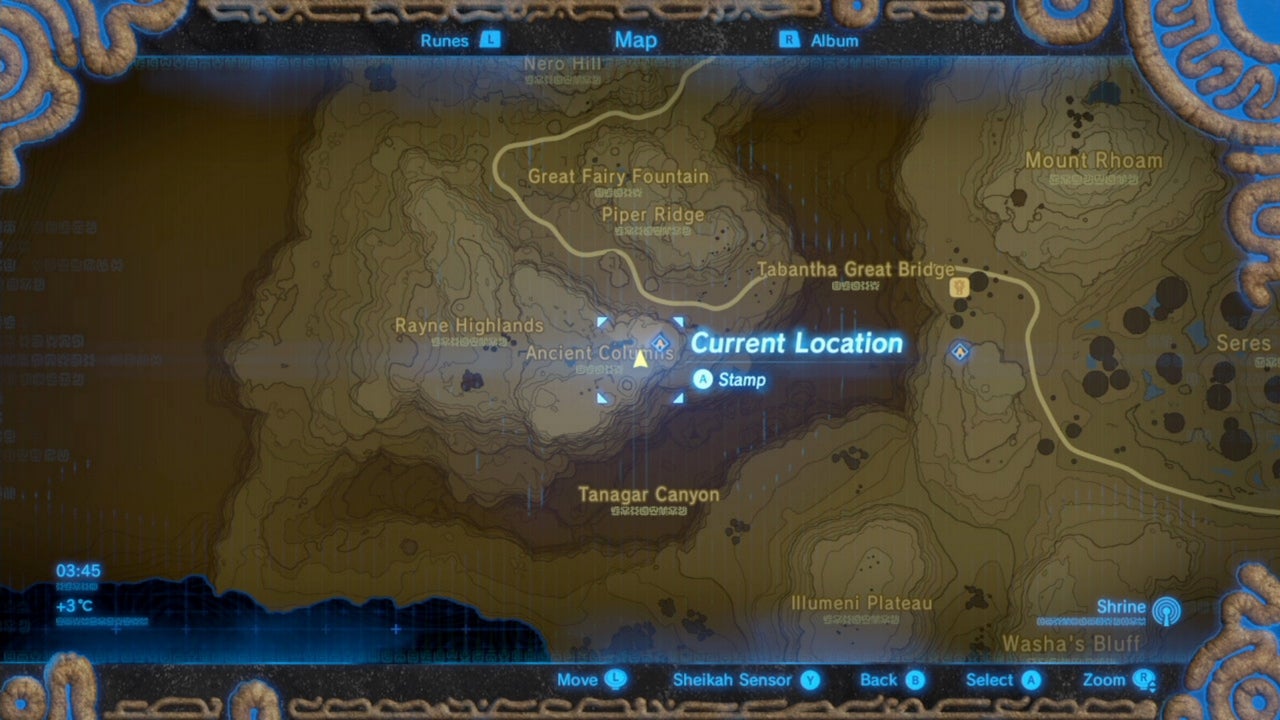Click the Current Location cursor brackets
The width and height of the screenshot is (1280, 720).
640,357
